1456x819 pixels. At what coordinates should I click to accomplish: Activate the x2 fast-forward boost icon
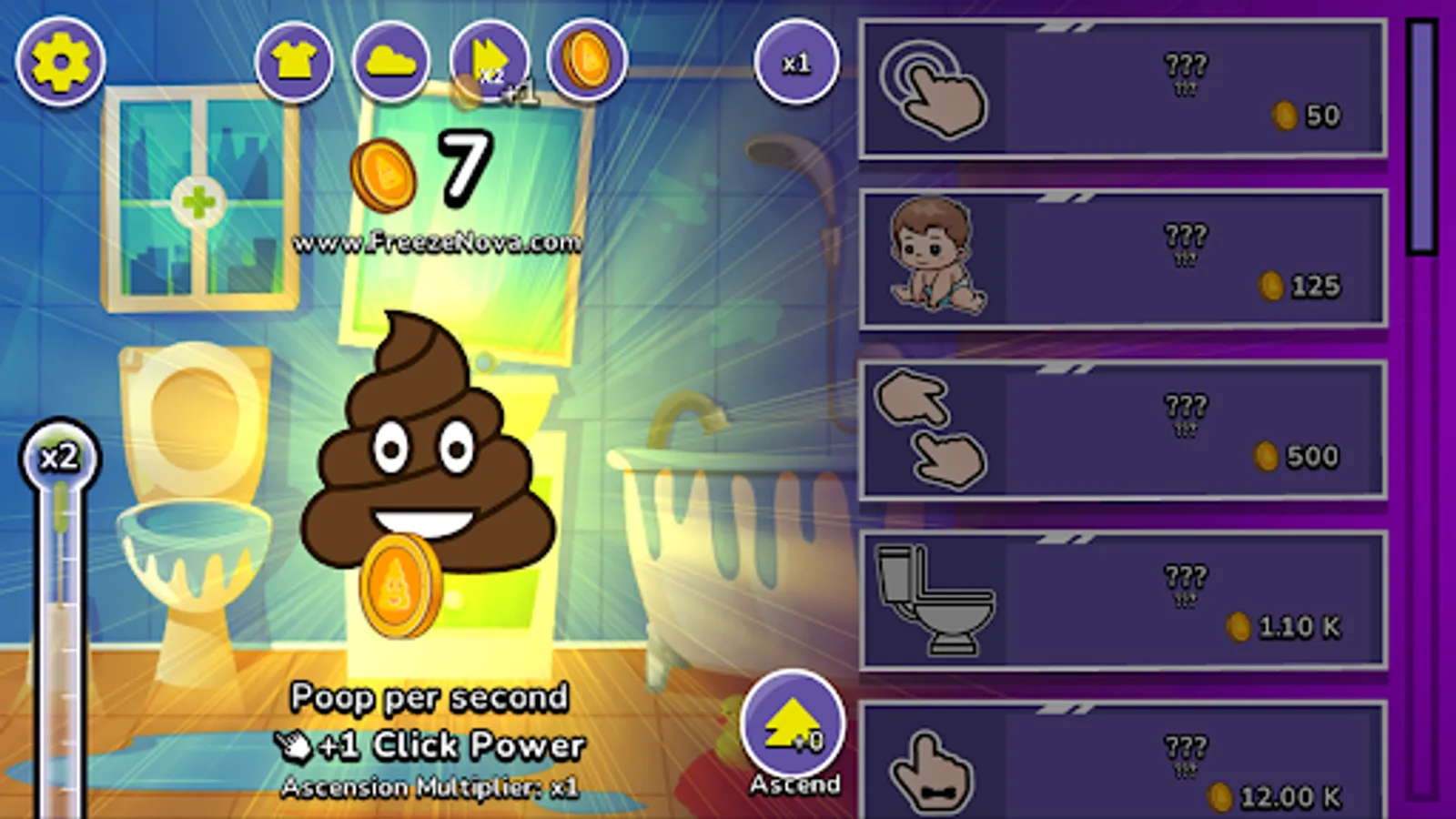pyautogui.click(x=491, y=62)
